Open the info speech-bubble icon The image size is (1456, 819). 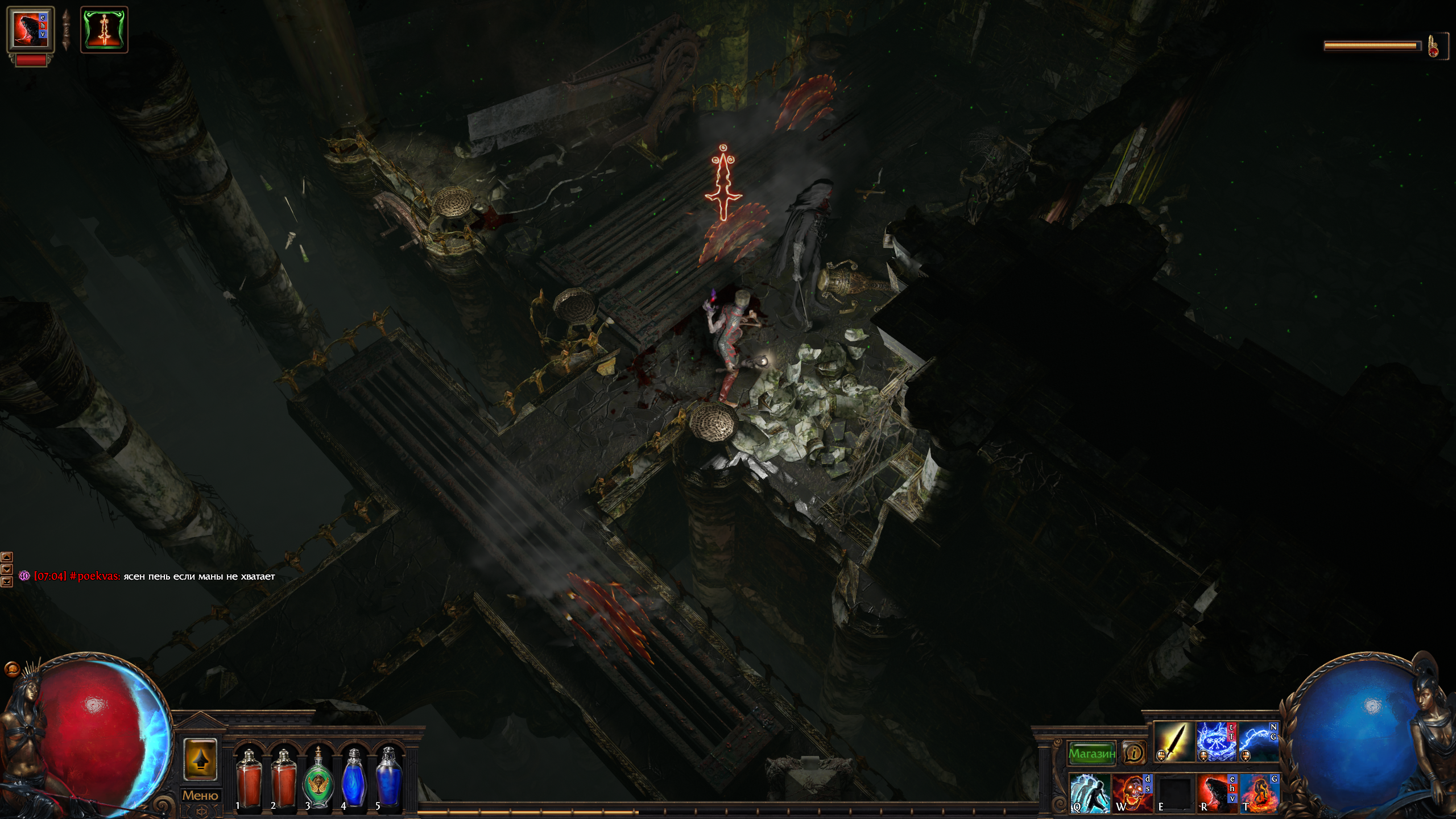(1134, 754)
